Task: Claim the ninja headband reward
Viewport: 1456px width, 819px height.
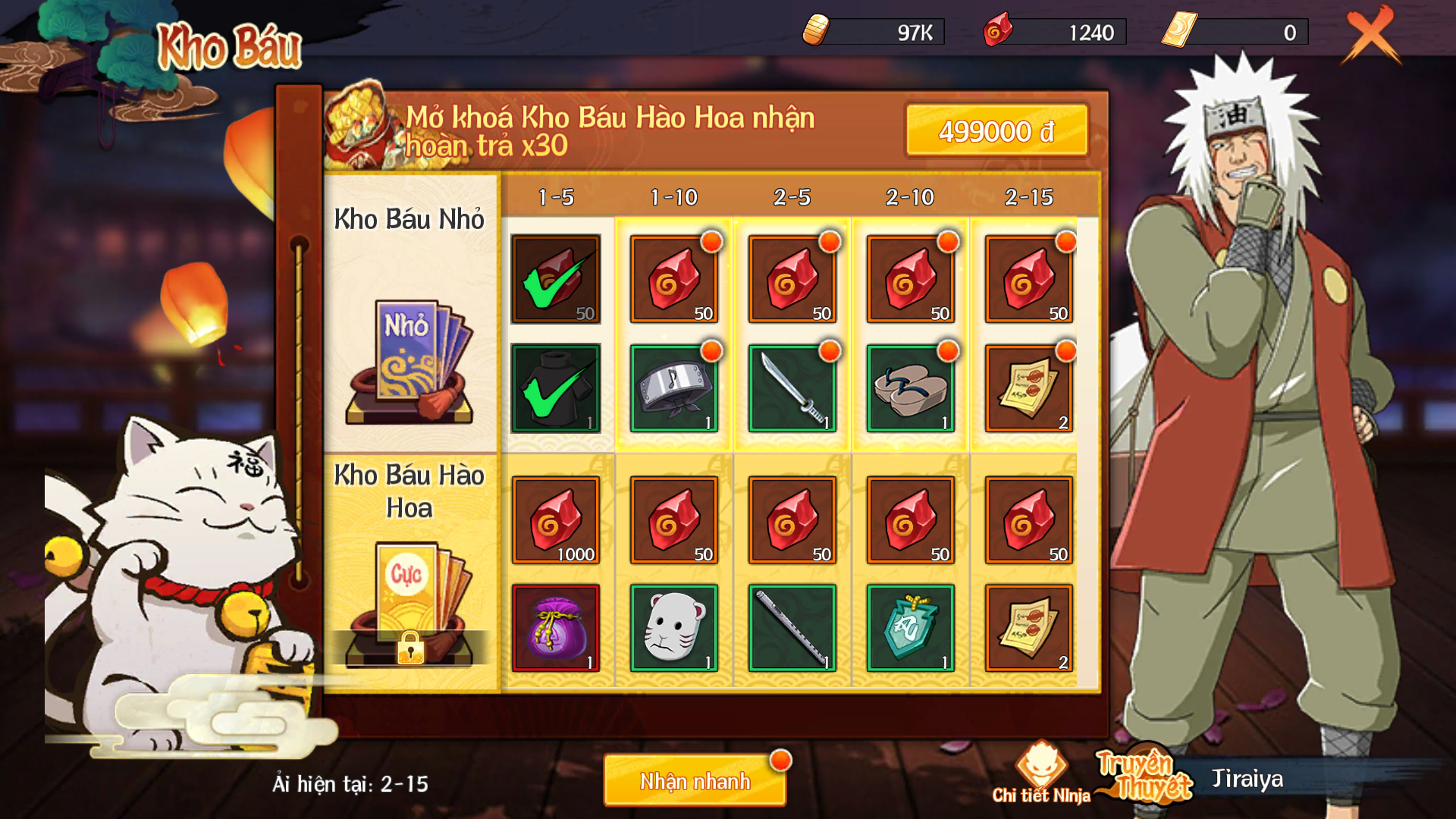Action: 673,389
